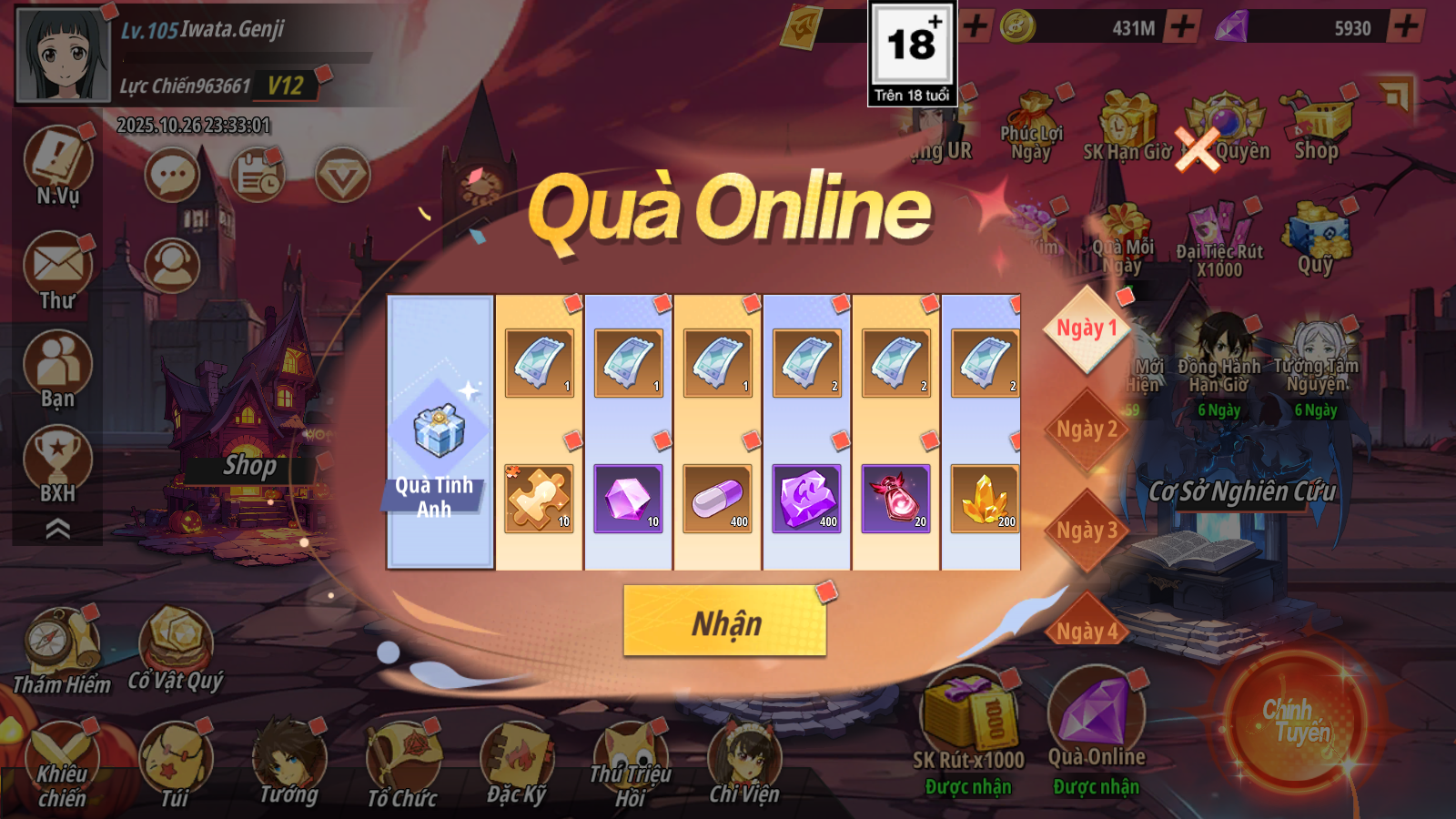1456x819 pixels.
Task: Start the Chính Tuyến main campaign
Action: 1294,721
